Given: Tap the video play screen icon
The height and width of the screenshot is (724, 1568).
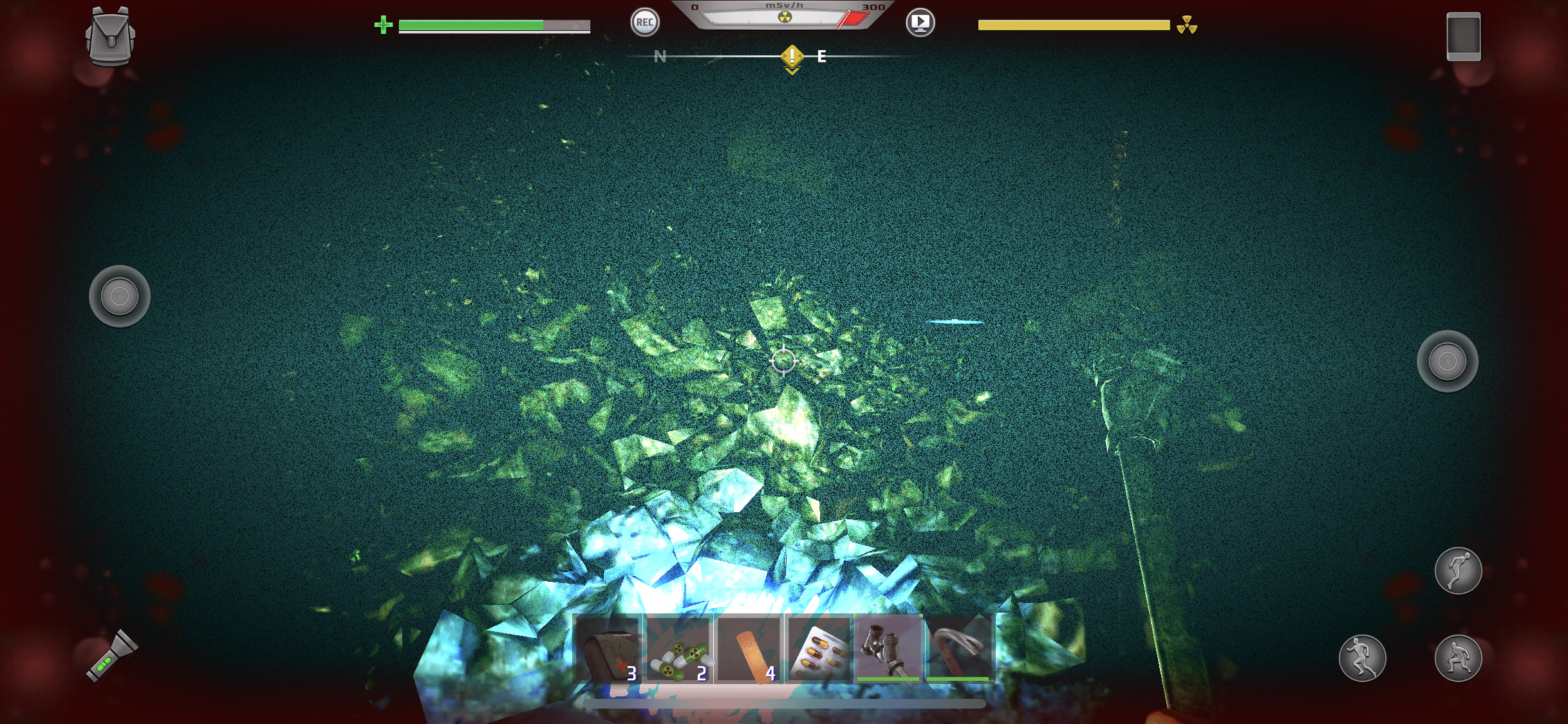Looking at the screenshot, I should click(x=920, y=23).
